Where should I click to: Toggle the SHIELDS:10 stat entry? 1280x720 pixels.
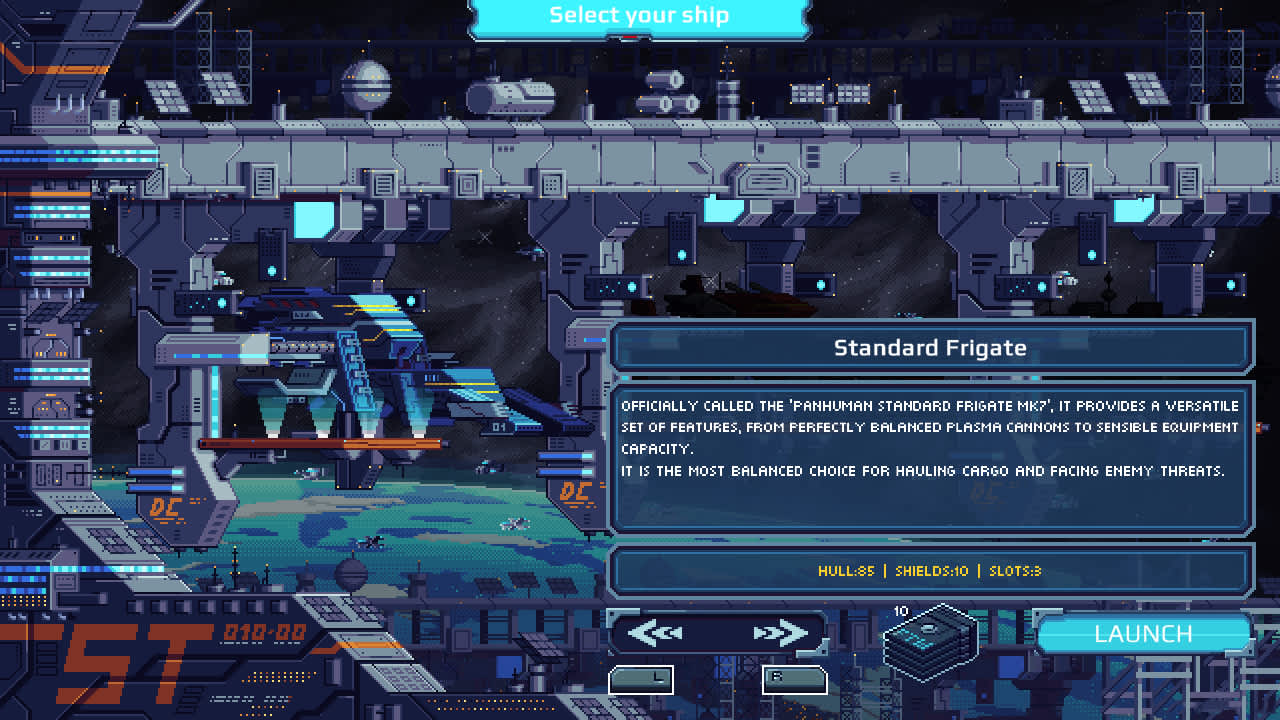pos(932,571)
